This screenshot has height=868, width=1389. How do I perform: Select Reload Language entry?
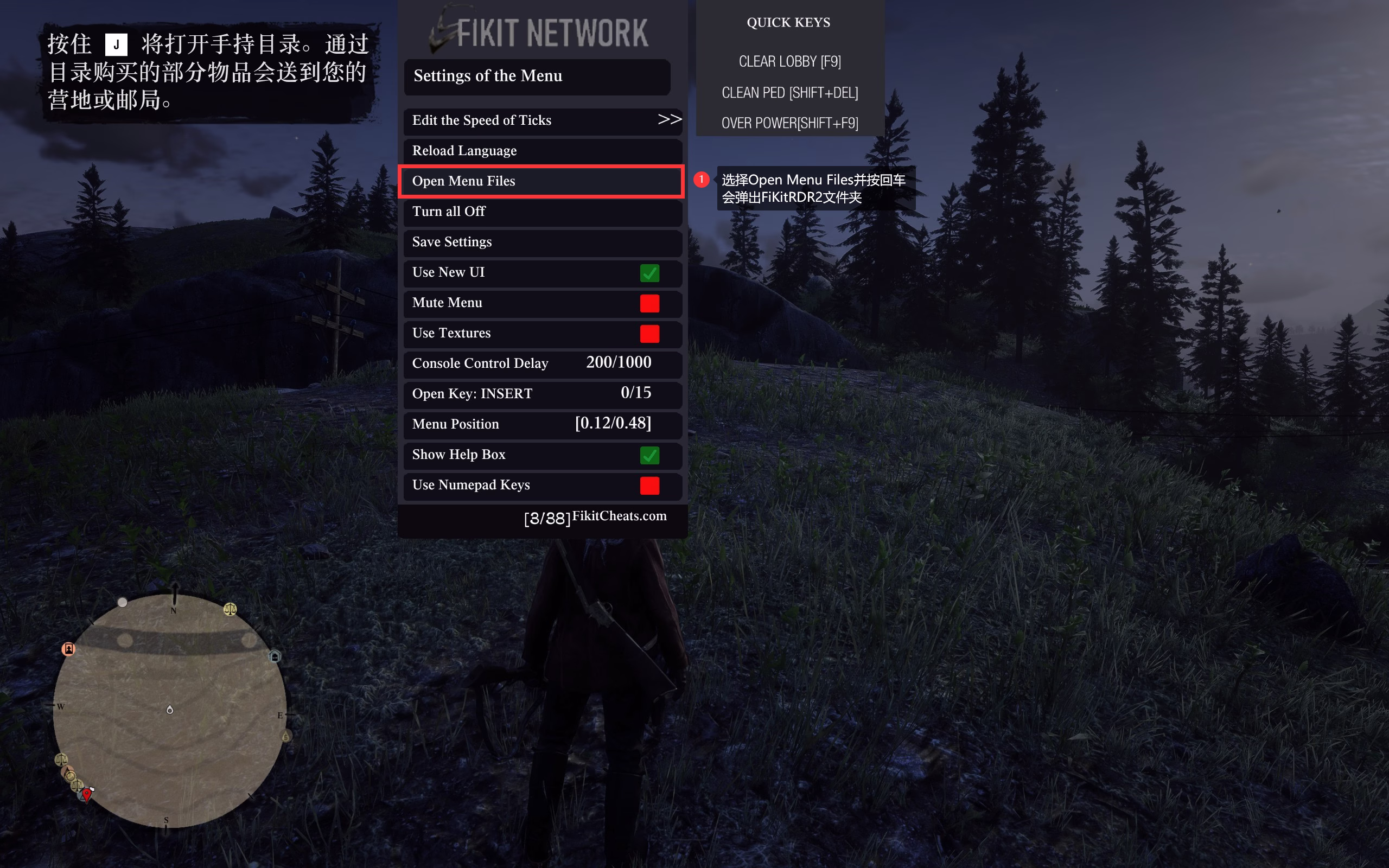[543, 151]
